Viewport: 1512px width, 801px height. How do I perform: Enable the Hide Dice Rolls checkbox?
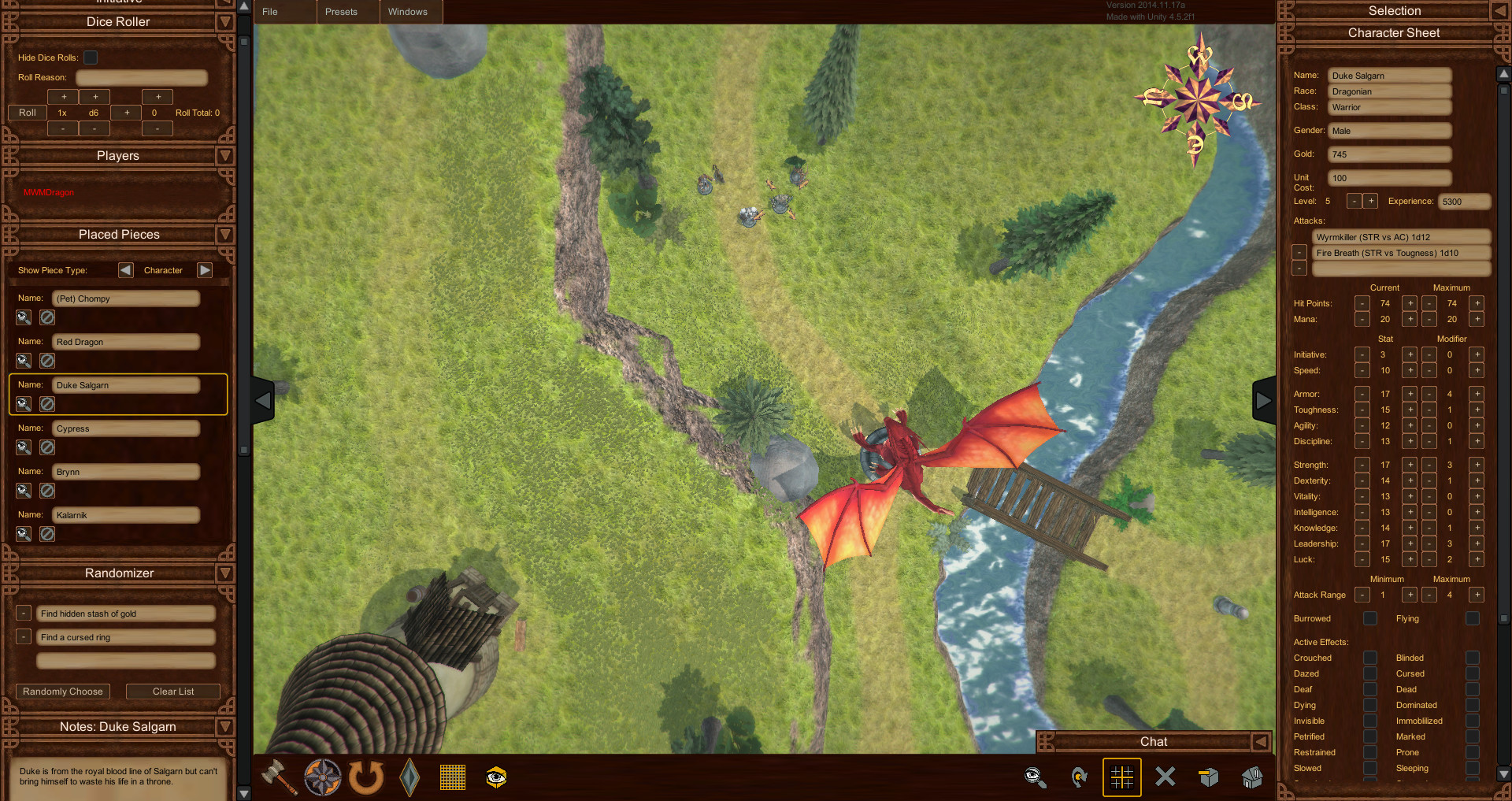point(91,57)
